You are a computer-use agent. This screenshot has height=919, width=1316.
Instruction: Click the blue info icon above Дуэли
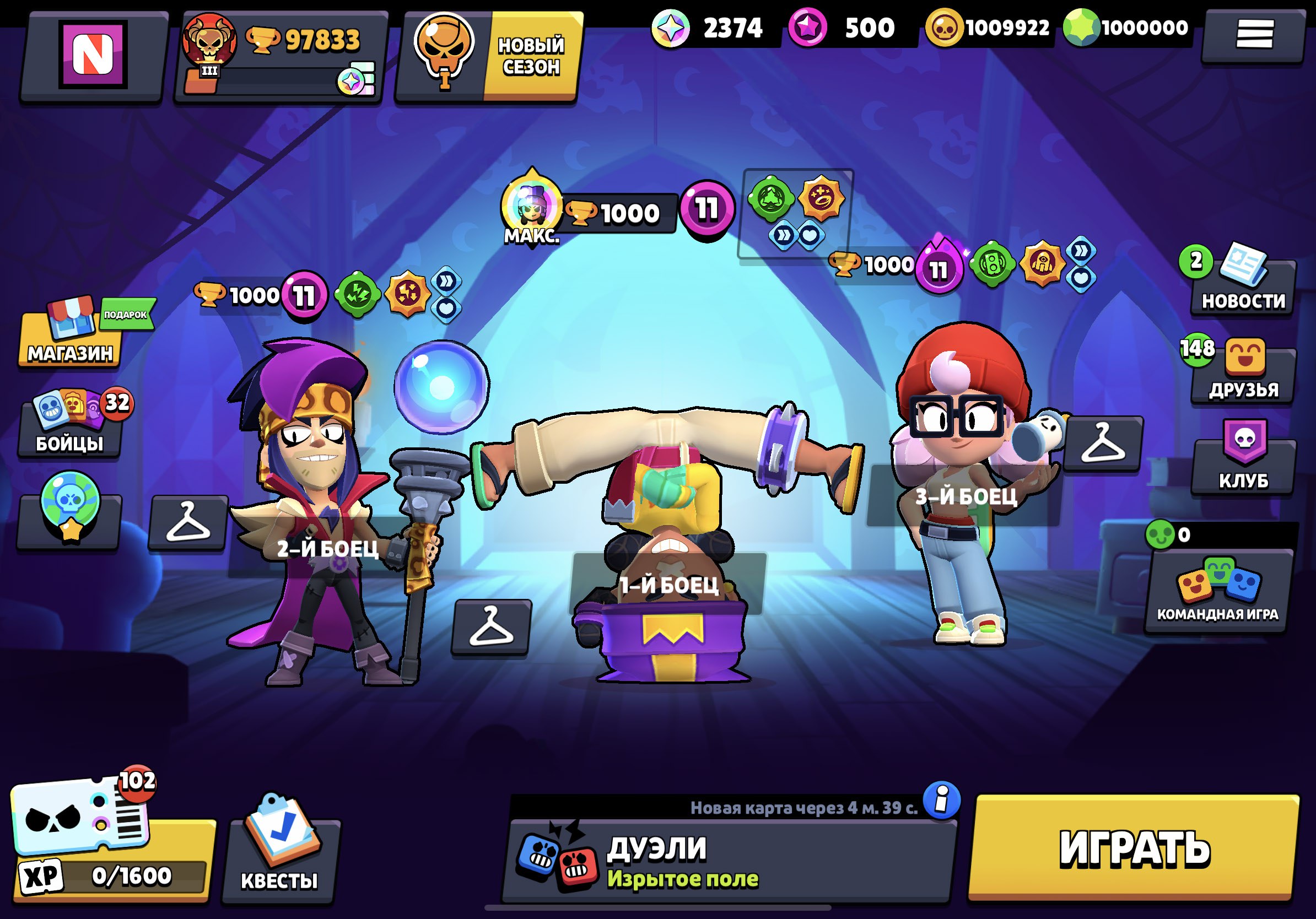point(941,799)
